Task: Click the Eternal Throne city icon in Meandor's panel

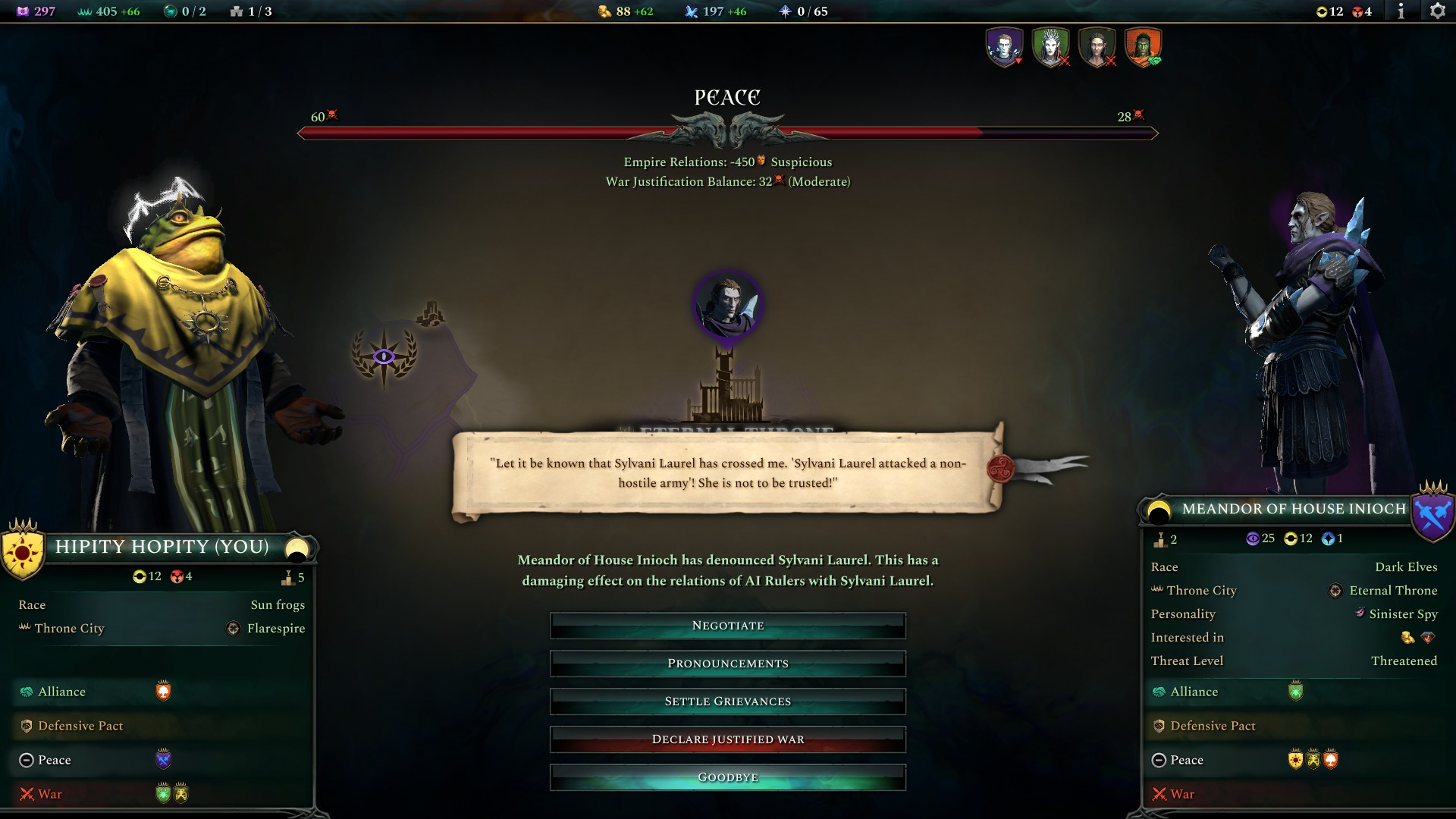Action: 1336,591
